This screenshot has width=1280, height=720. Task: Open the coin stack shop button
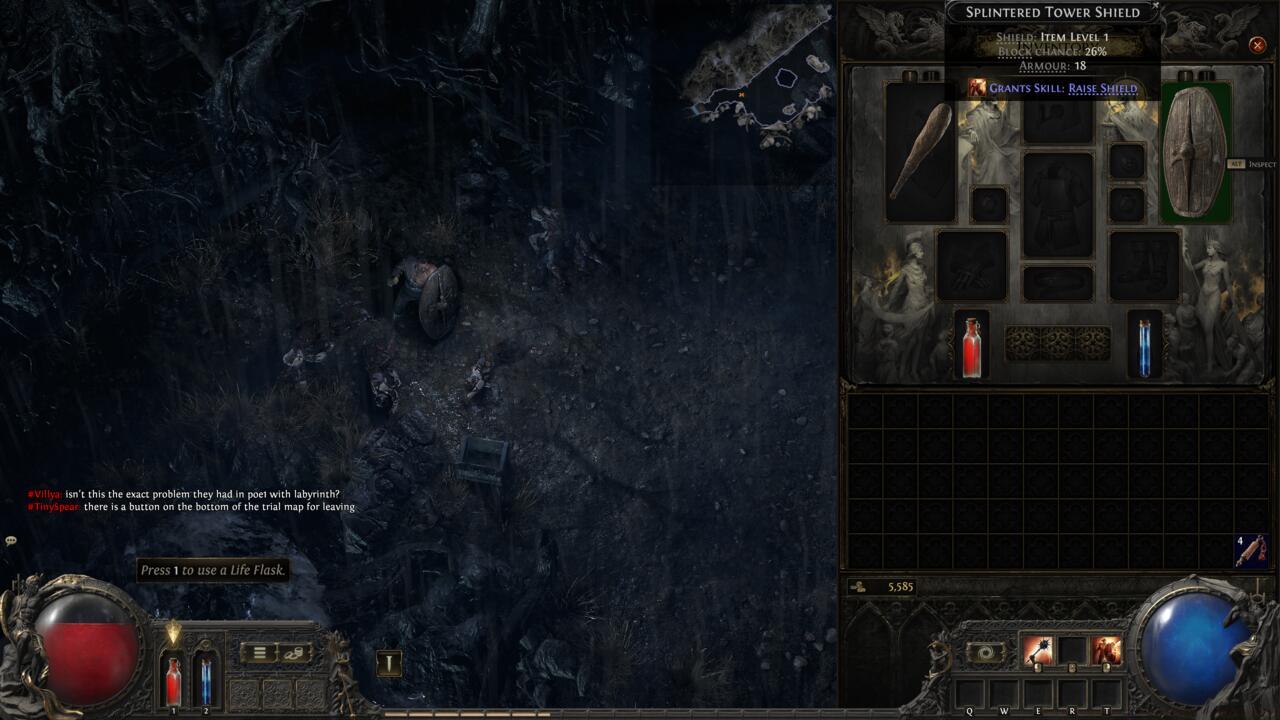(293, 653)
